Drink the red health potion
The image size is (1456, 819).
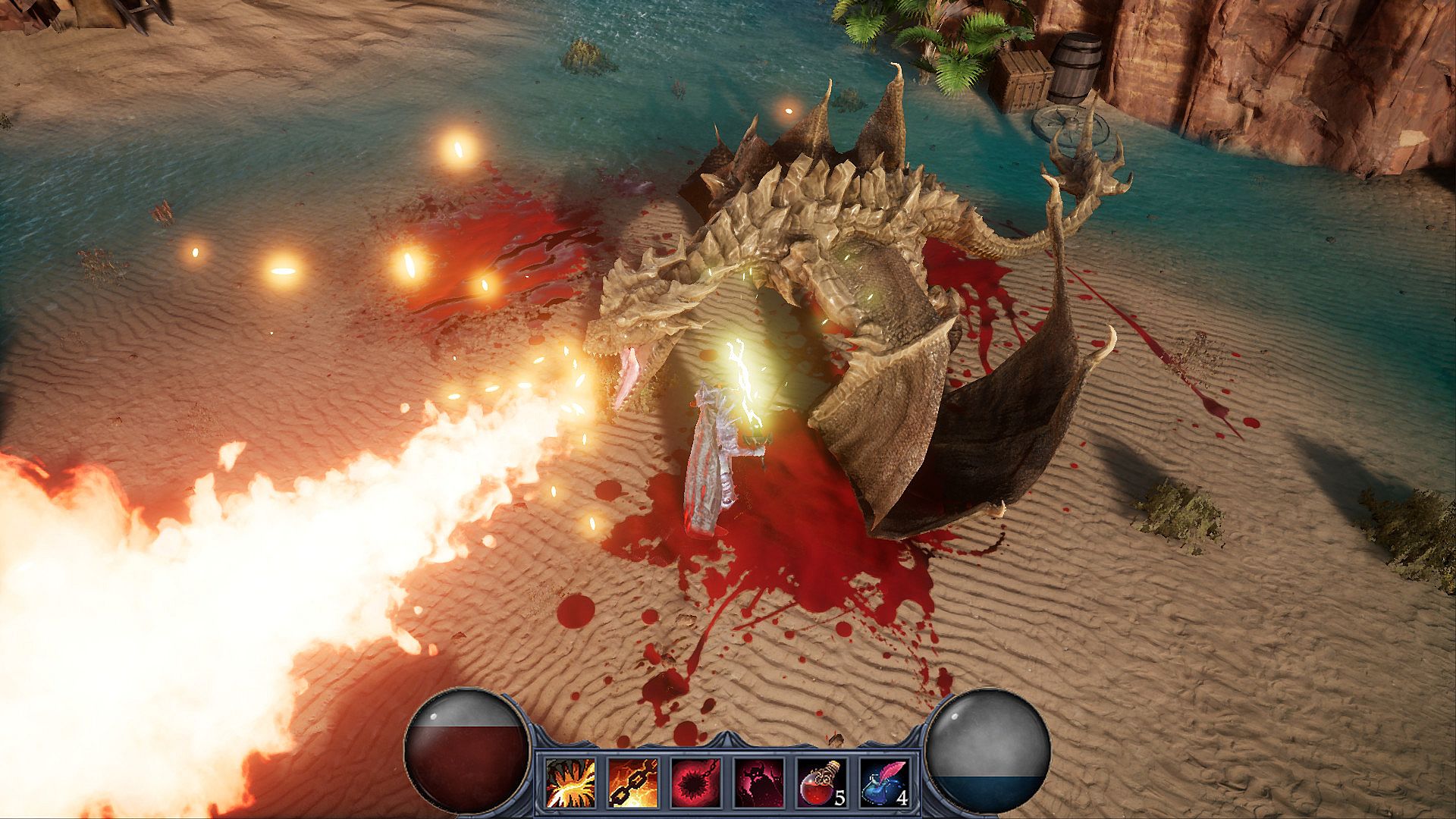click(821, 783)
